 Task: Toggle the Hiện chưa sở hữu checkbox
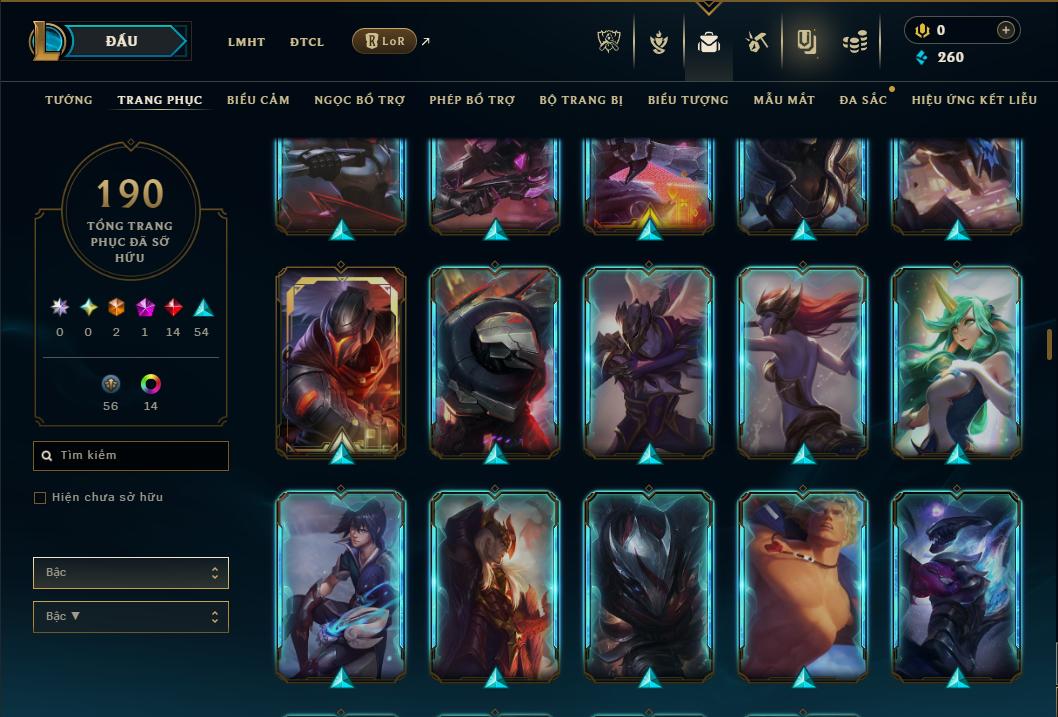click(x=40, y=498)
